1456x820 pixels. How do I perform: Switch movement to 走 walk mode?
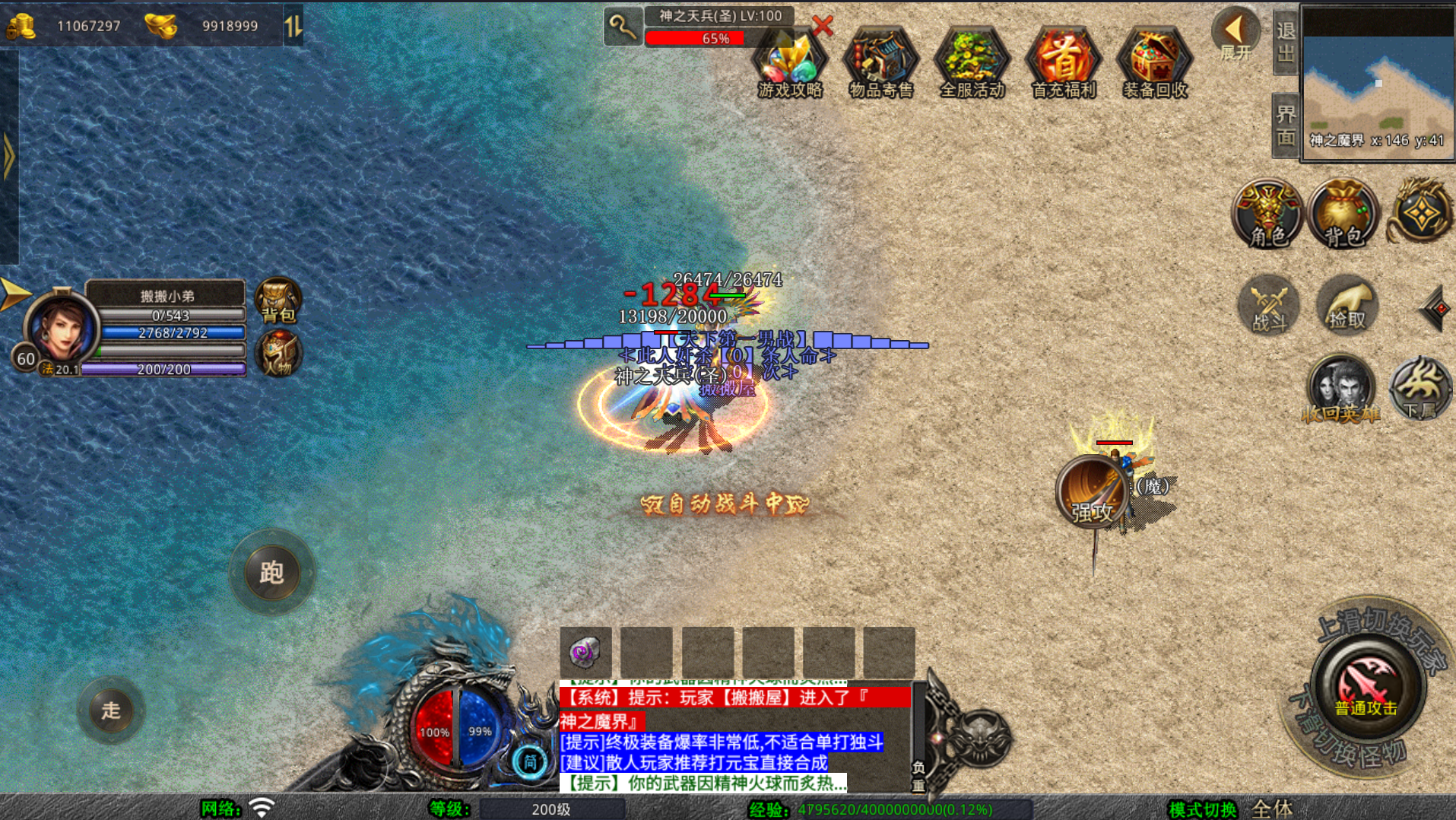111,710
